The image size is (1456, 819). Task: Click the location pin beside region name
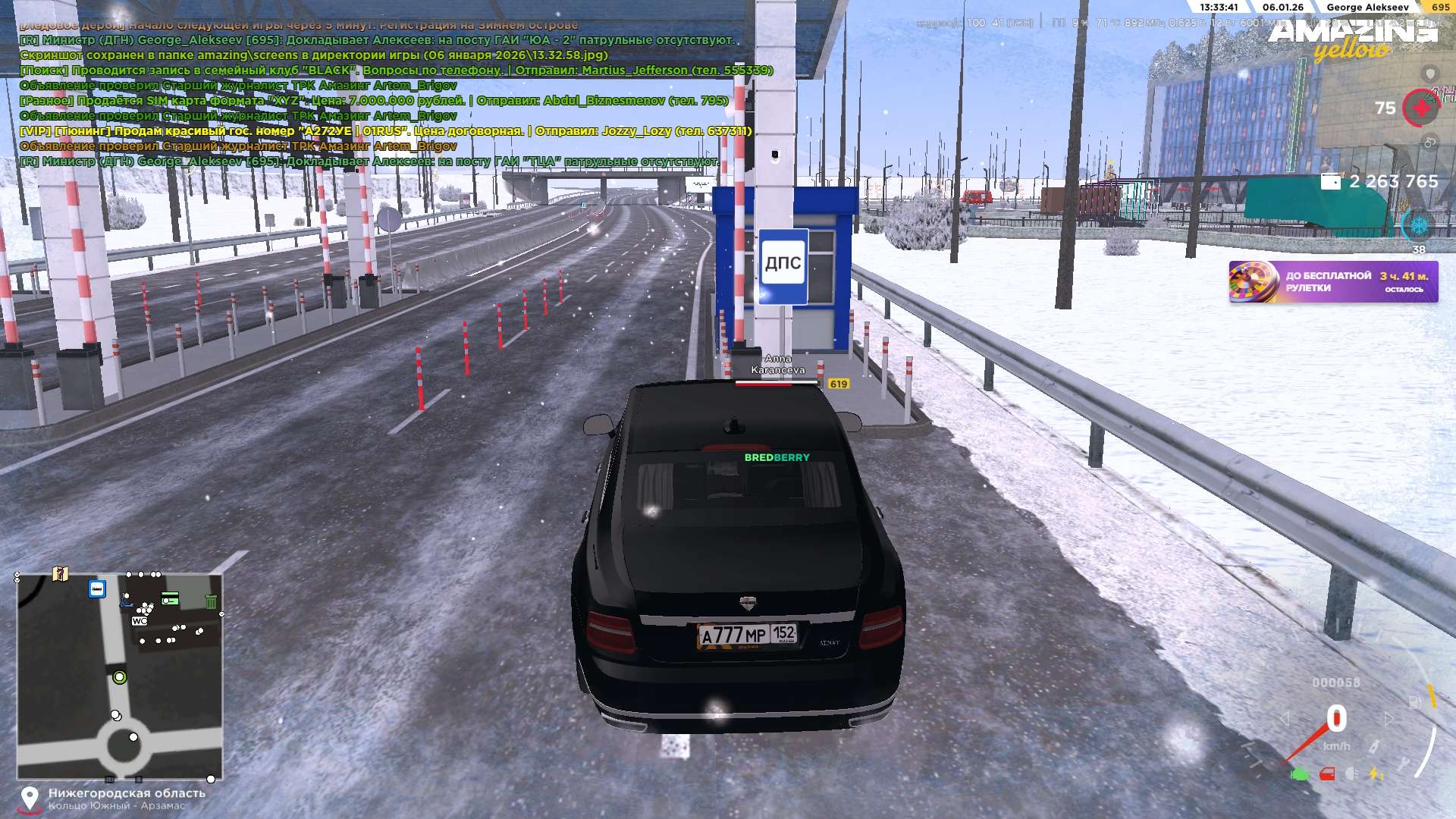[30, 798]
